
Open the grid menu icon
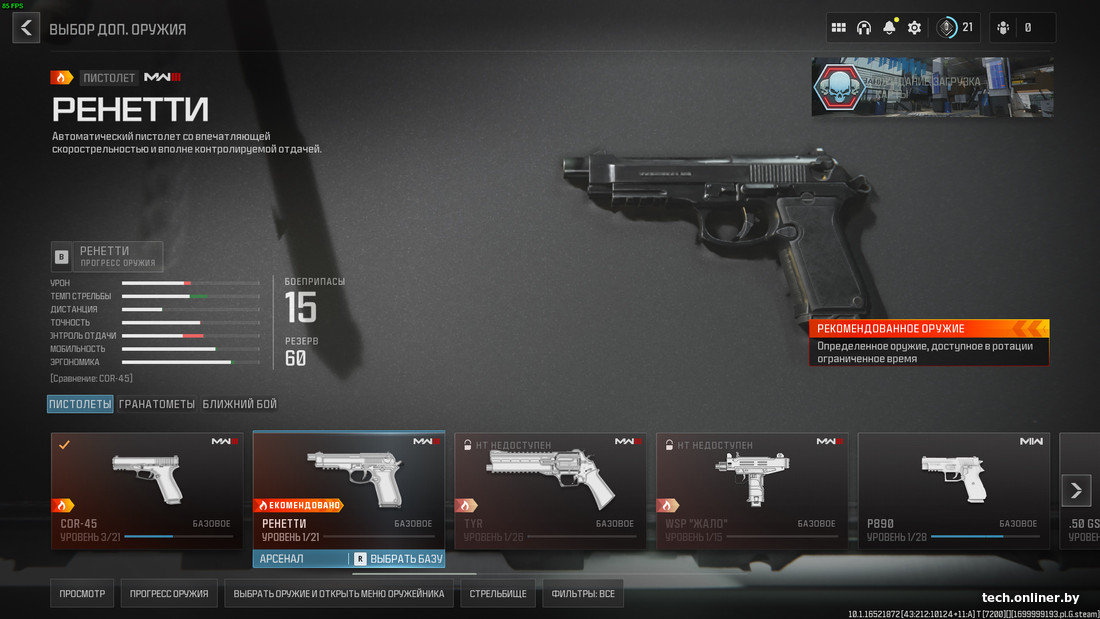point(839,28)
